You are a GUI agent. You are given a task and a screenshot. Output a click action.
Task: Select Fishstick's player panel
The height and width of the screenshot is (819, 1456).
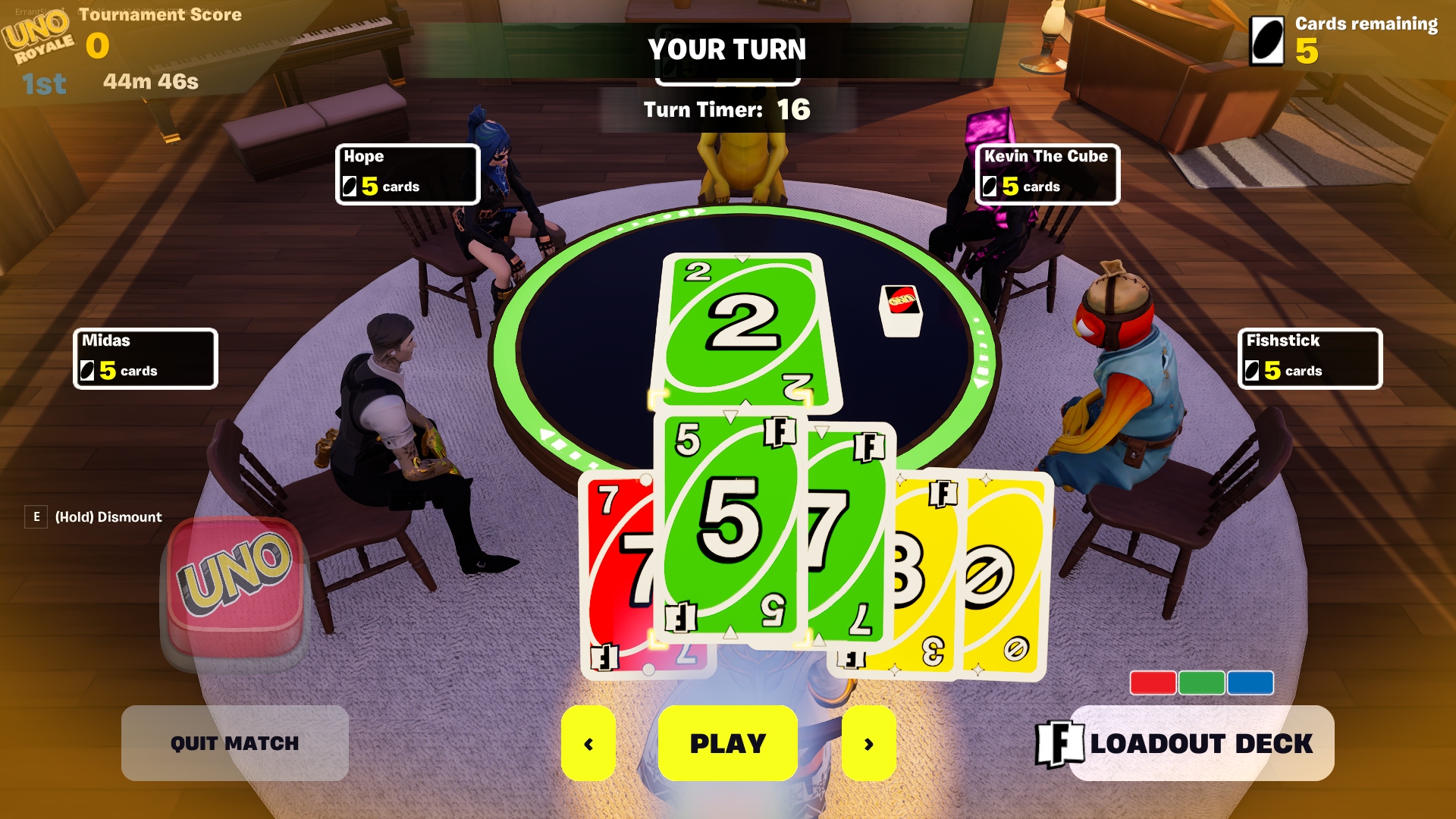pos(1310,358)
